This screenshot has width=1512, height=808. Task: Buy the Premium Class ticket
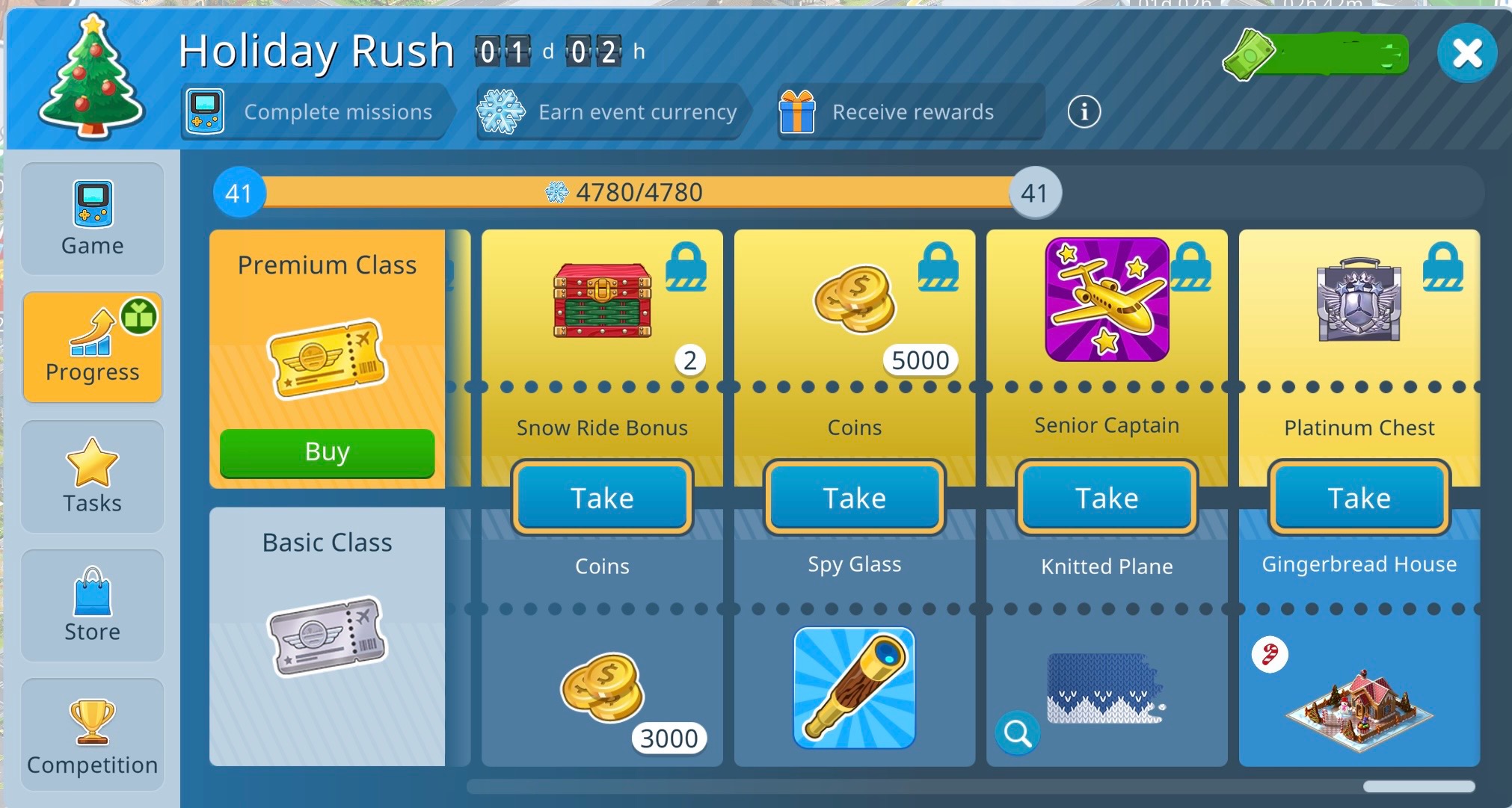click(x=327, y=452)
